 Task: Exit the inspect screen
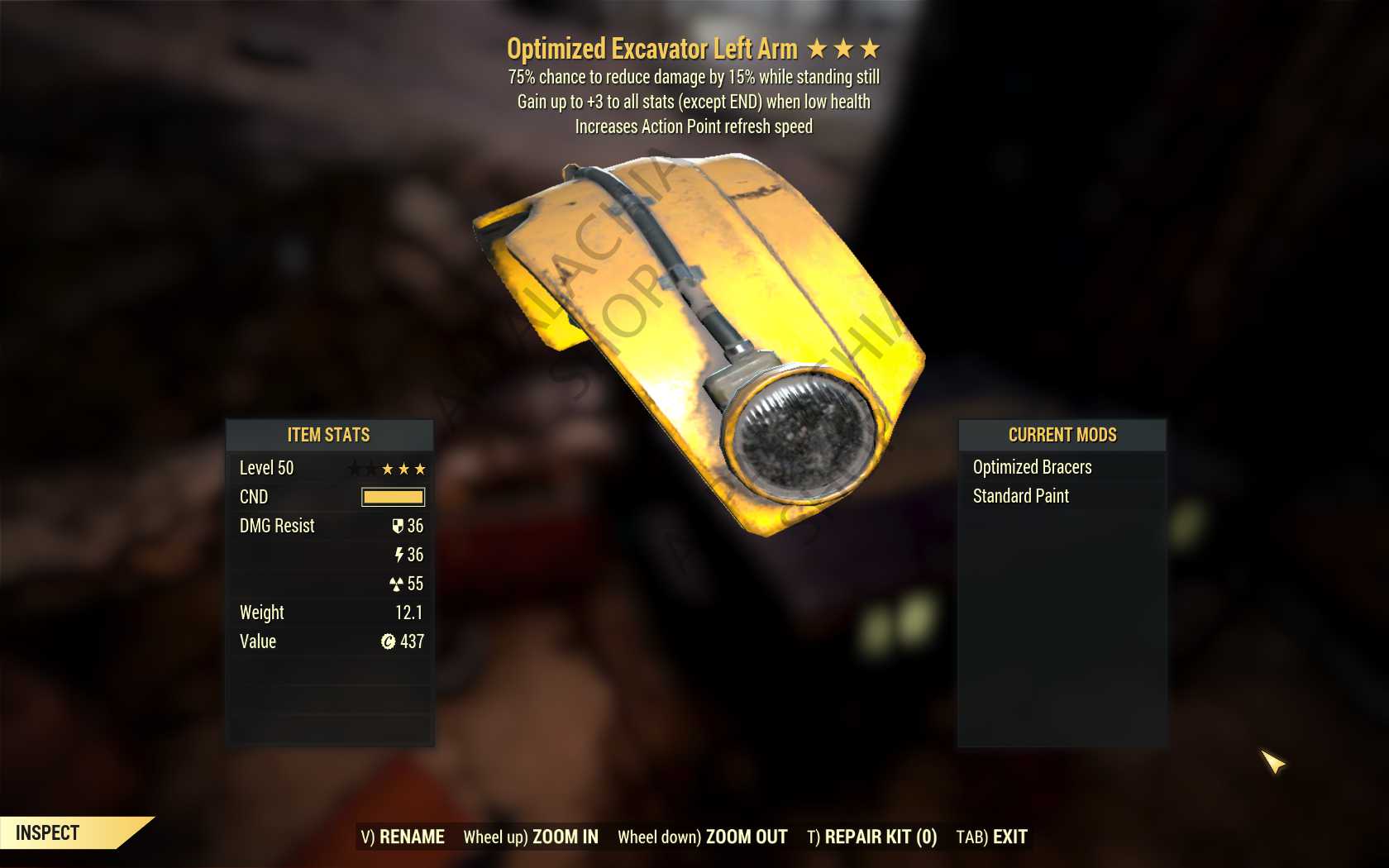pyautogui.click(x=991, y=837)
